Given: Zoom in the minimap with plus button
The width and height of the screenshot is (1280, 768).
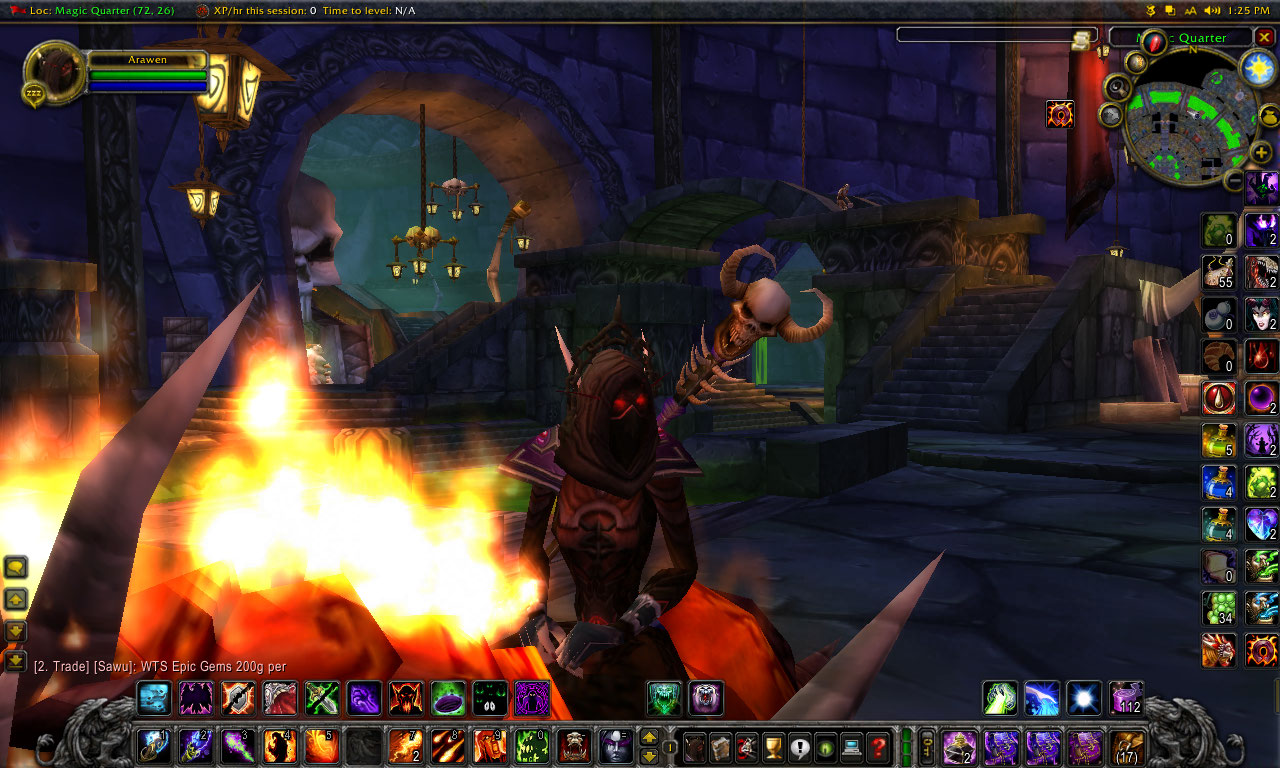Looking at the screenshot, I should pos(1261,153).
